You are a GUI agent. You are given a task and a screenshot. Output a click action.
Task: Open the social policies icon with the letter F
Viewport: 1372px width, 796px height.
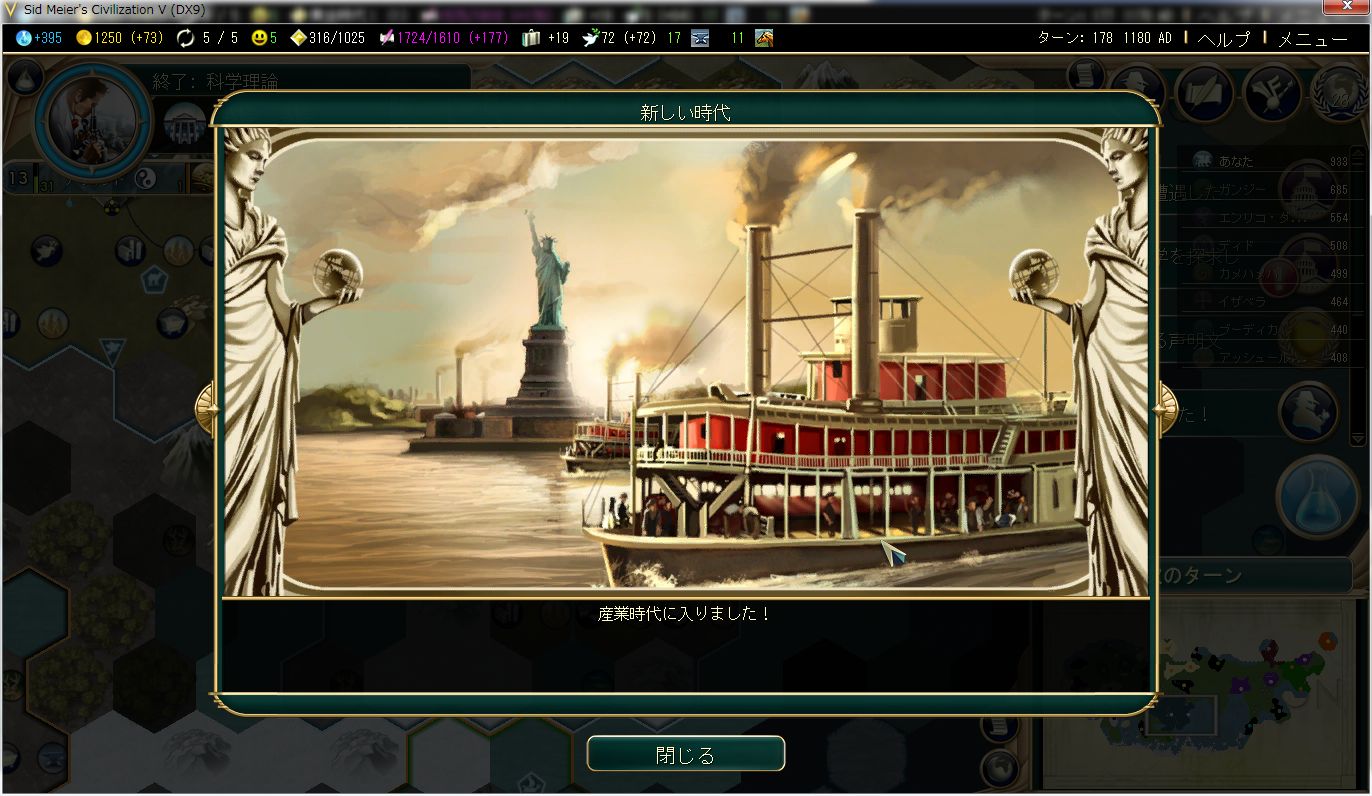click(x=1271, y=91)
